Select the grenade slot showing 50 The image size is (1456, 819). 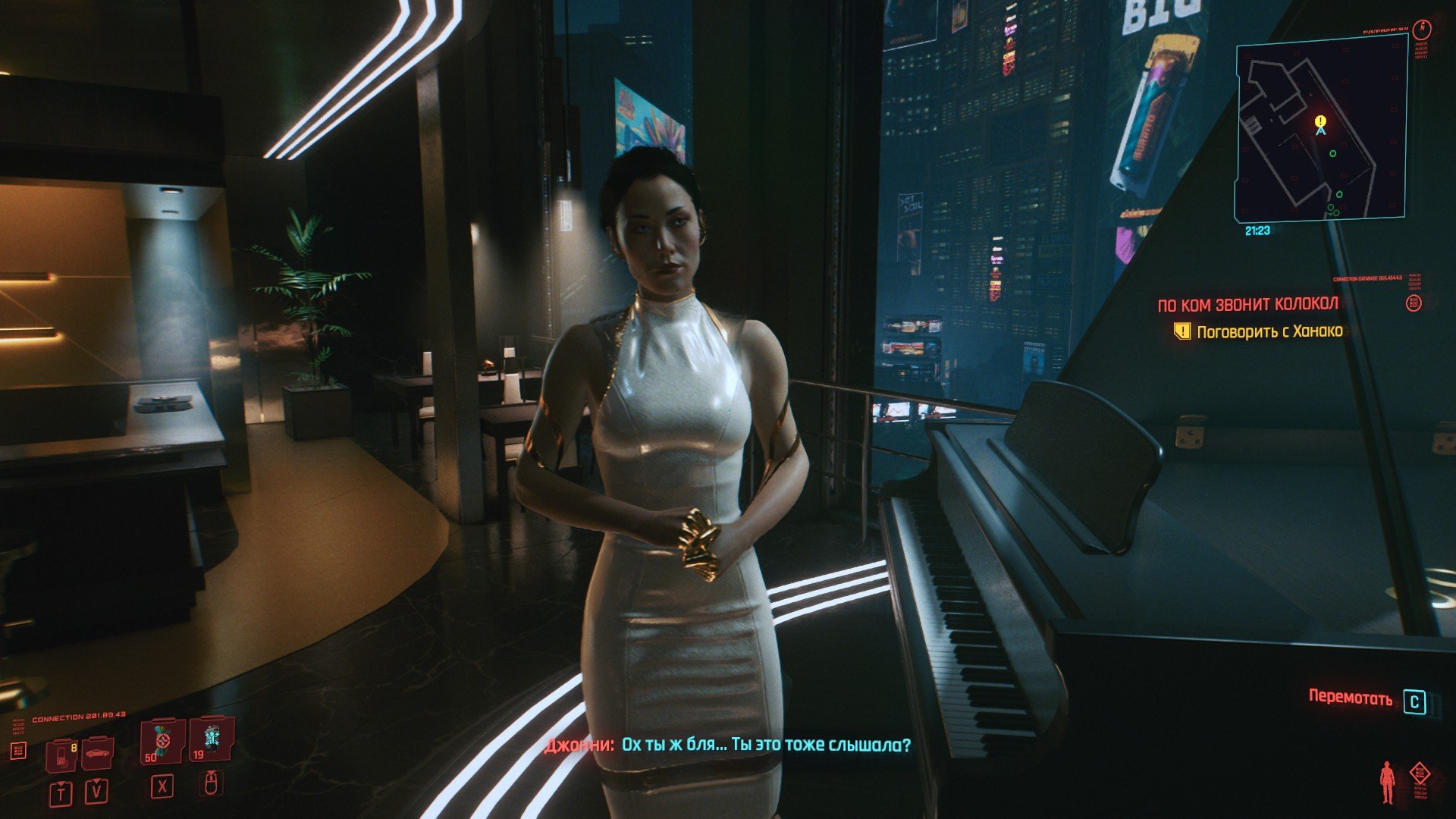point(162,741)
